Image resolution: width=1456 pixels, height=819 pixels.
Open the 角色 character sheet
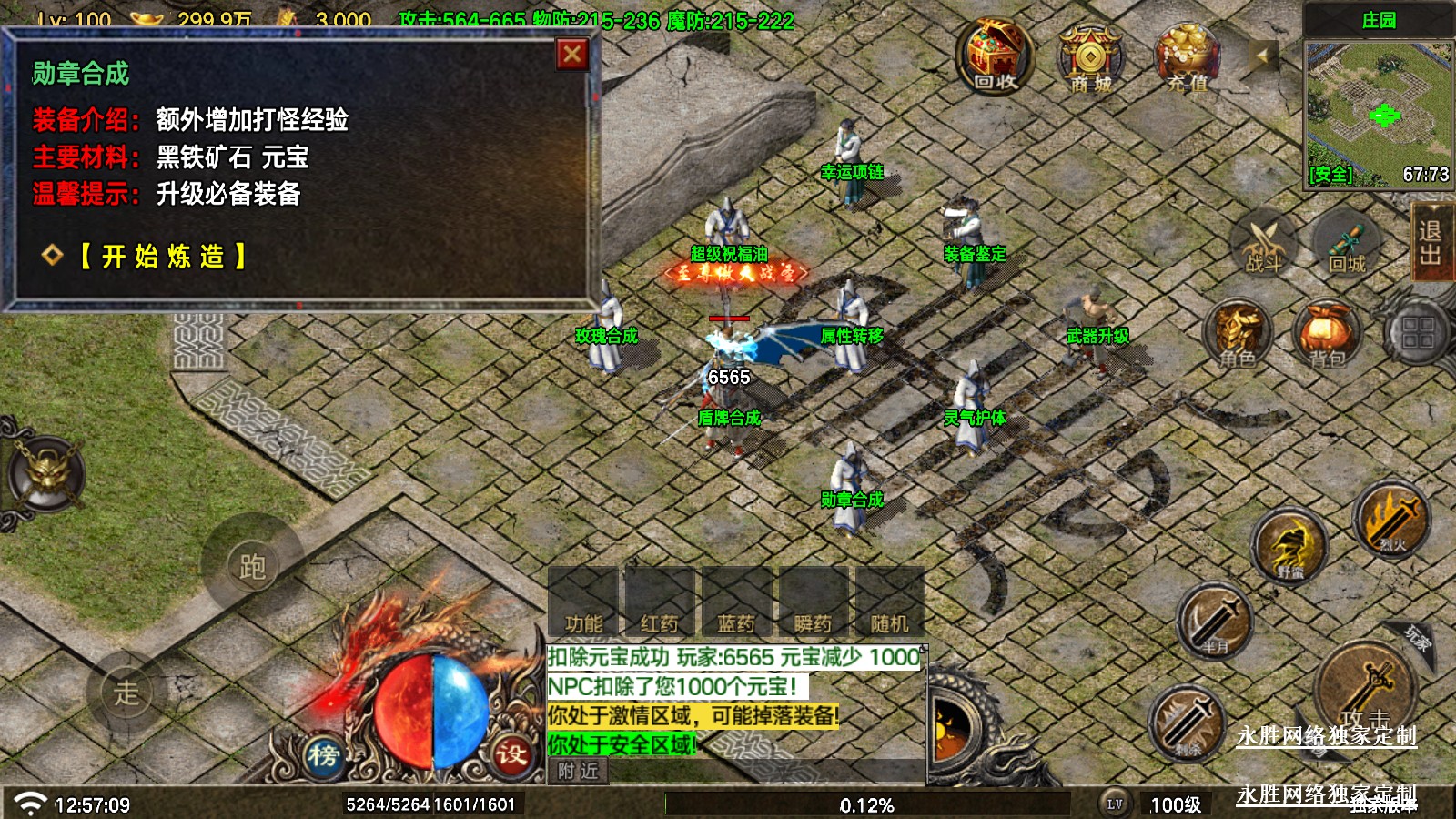(x=1239, y=335)
